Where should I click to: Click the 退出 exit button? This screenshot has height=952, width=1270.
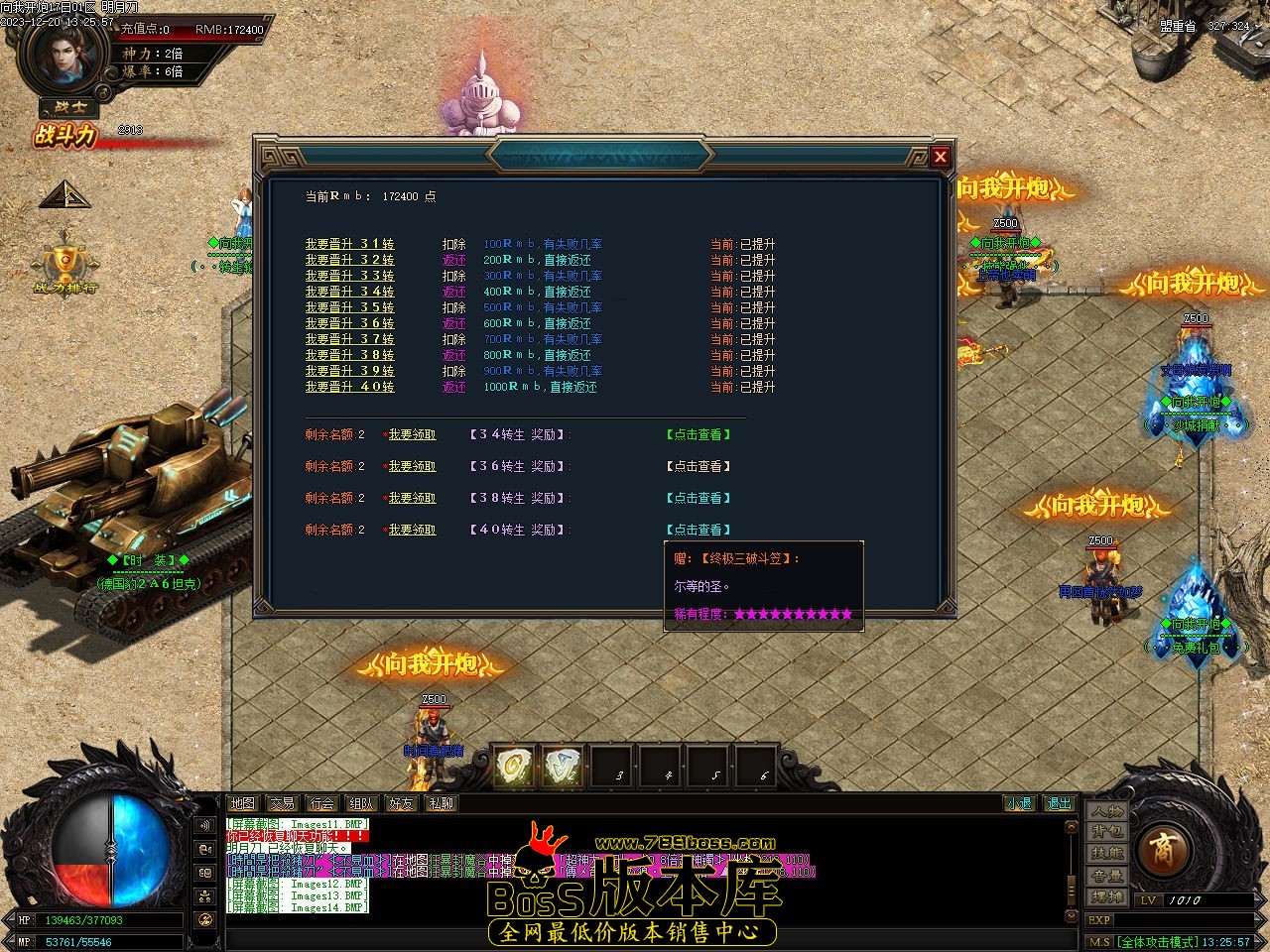[1059, 803]
